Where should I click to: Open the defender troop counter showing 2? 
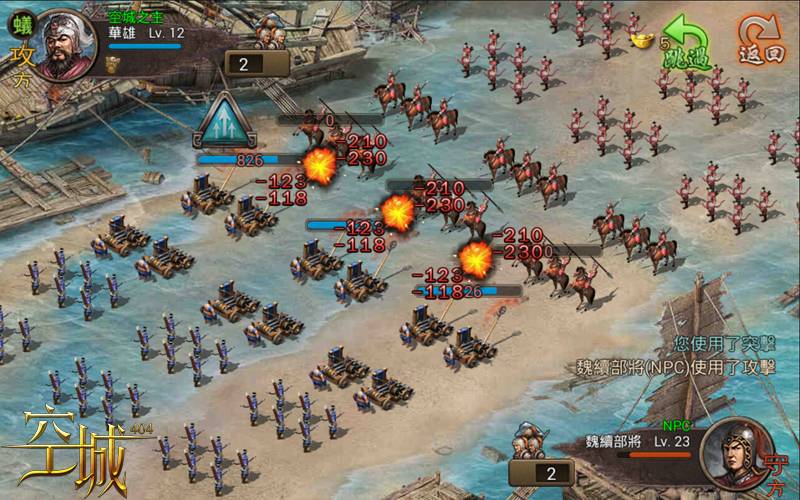(x=540, y=472)
